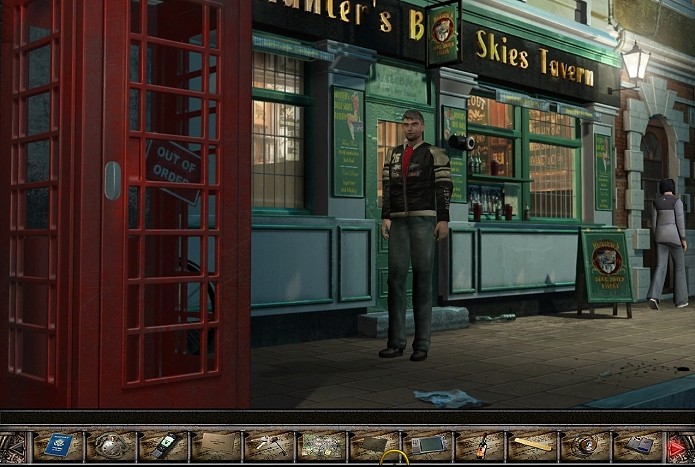This screenshot has height=467, width=695.
Task: Choose the wooden stick item
Action: (x=532, y=444)
